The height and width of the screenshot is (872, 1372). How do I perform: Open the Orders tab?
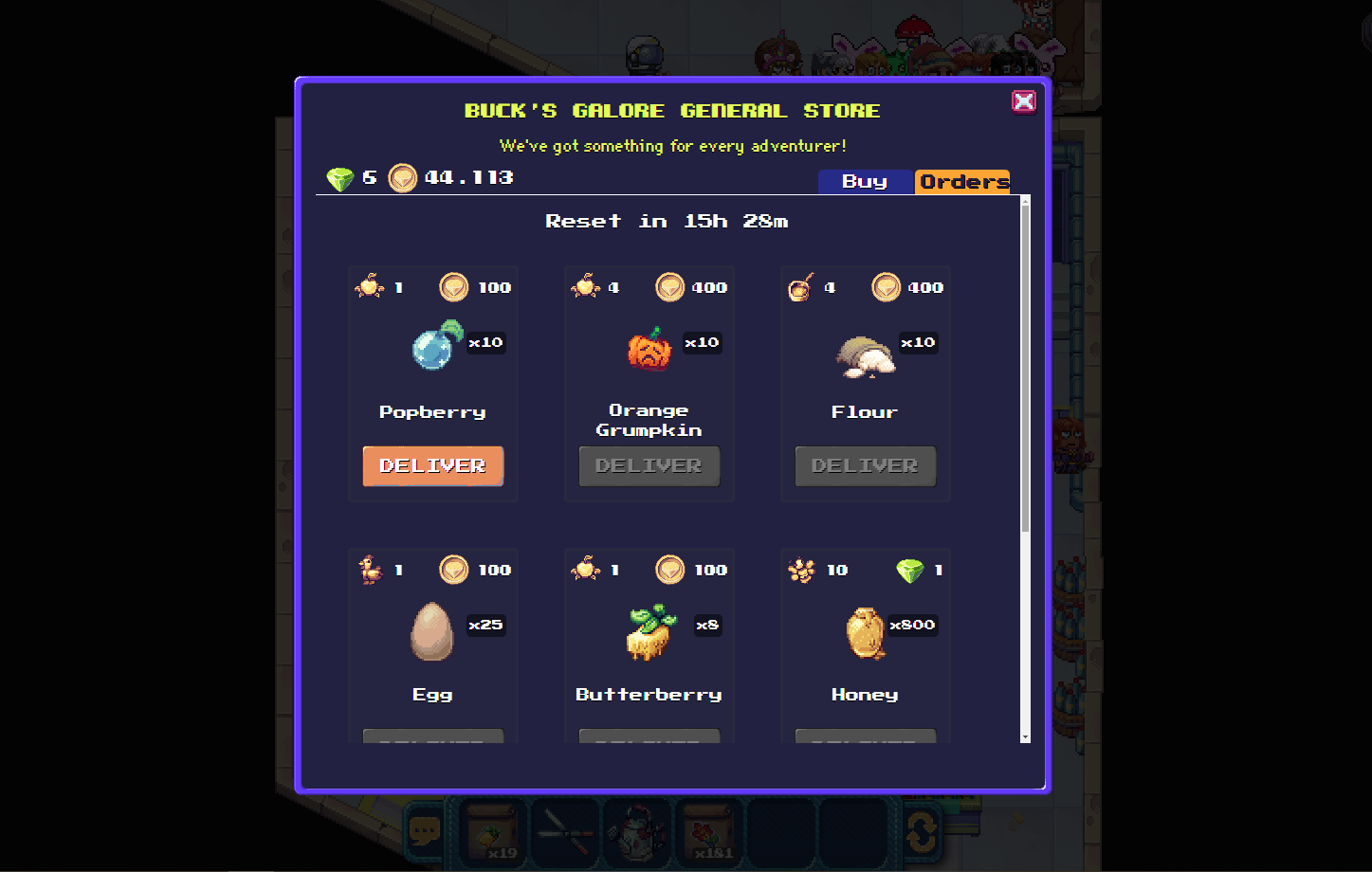961,181
